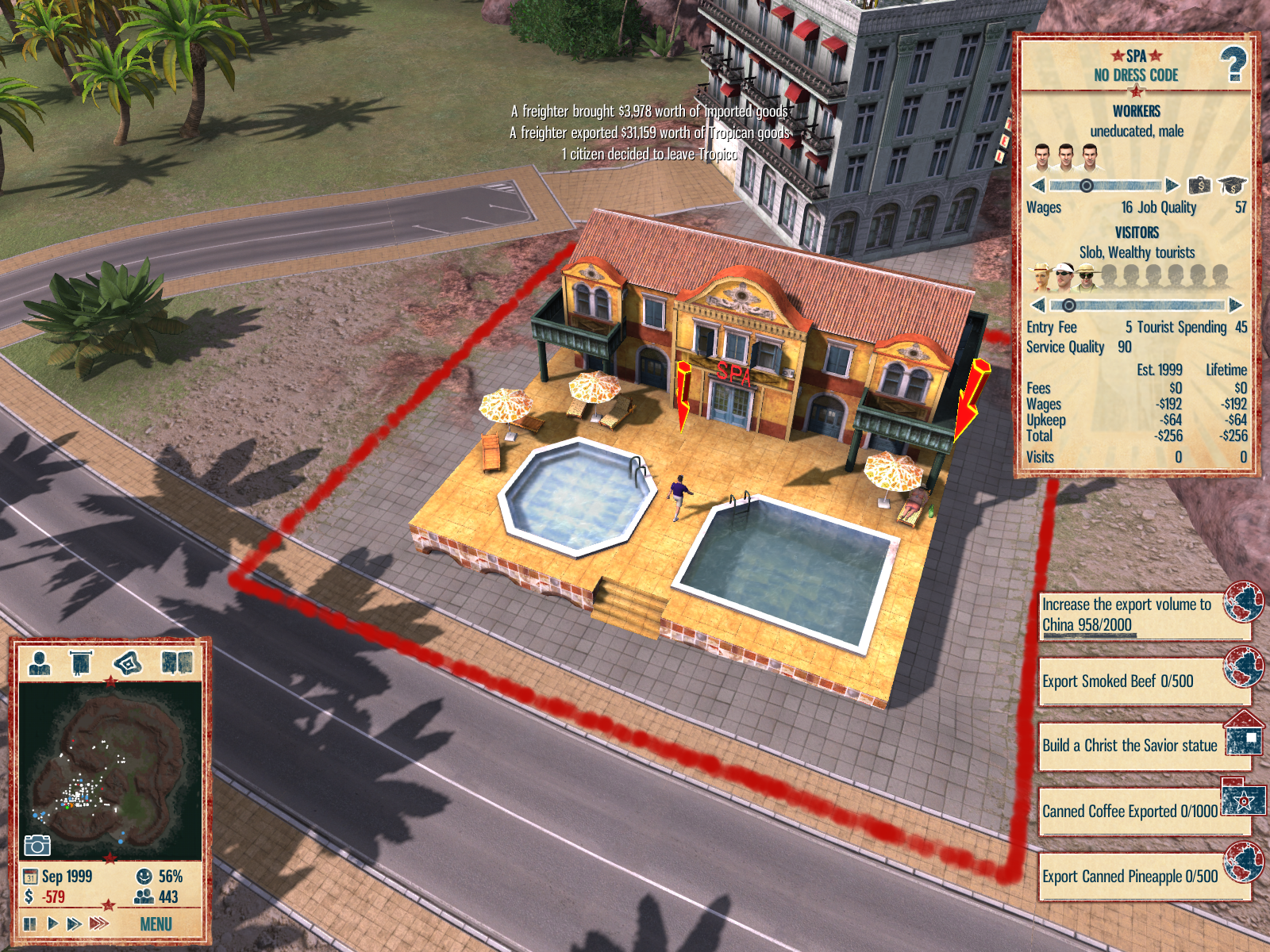Pause the game
This screenshot has height=952, width=1270.
click(x=30, y=924)
